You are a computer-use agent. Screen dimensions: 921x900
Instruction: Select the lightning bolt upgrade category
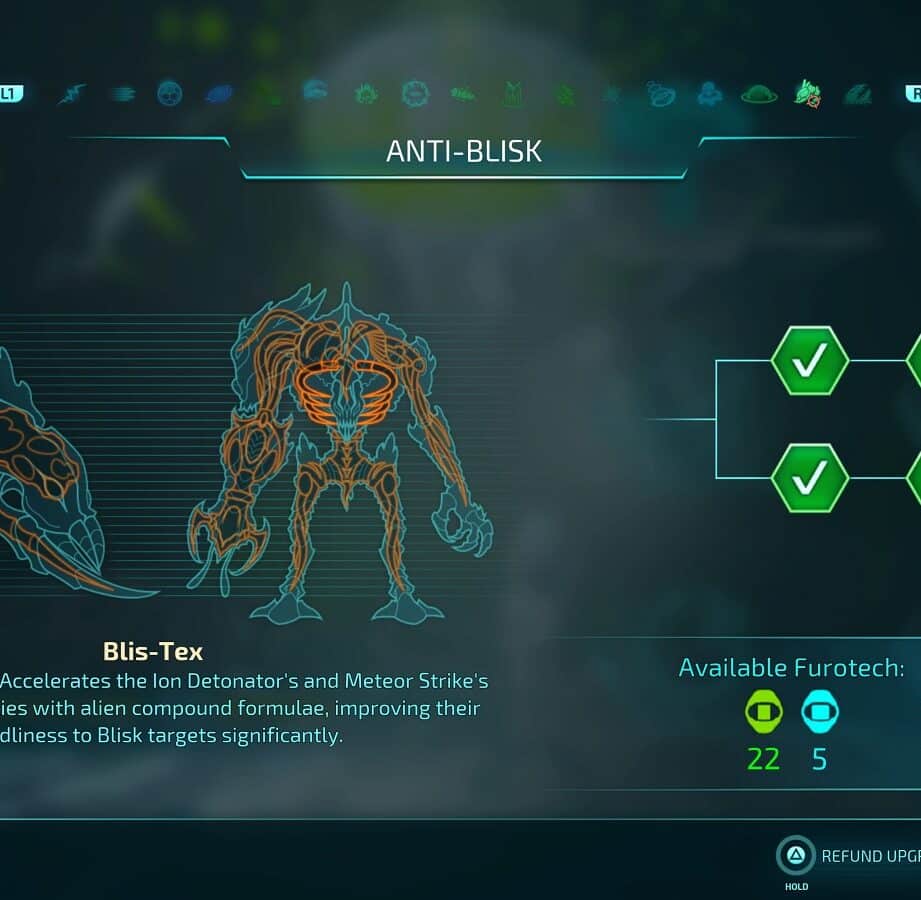pos(72,94)
